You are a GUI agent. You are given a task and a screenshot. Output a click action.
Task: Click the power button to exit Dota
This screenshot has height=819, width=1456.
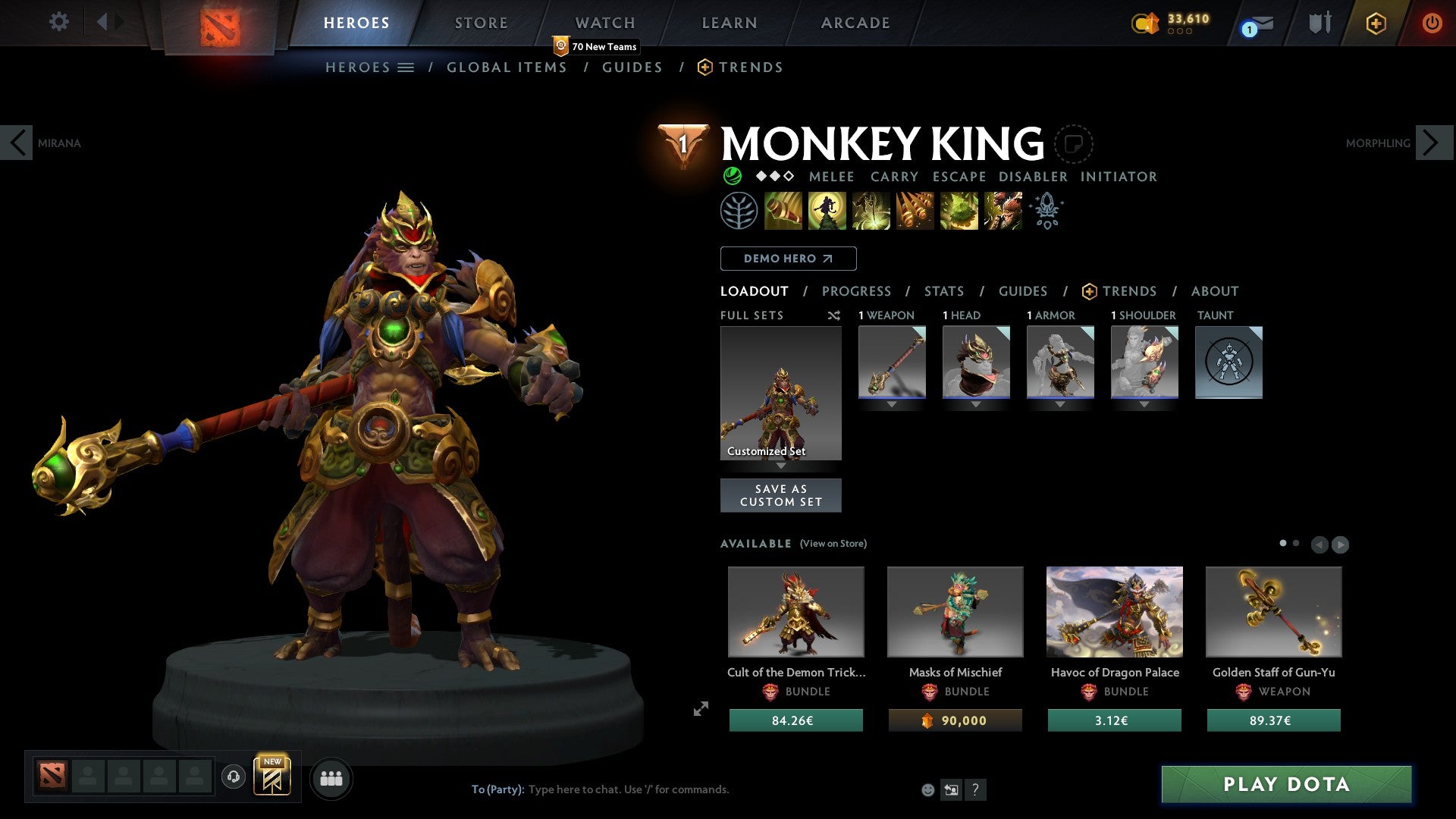click(1433, 23)
